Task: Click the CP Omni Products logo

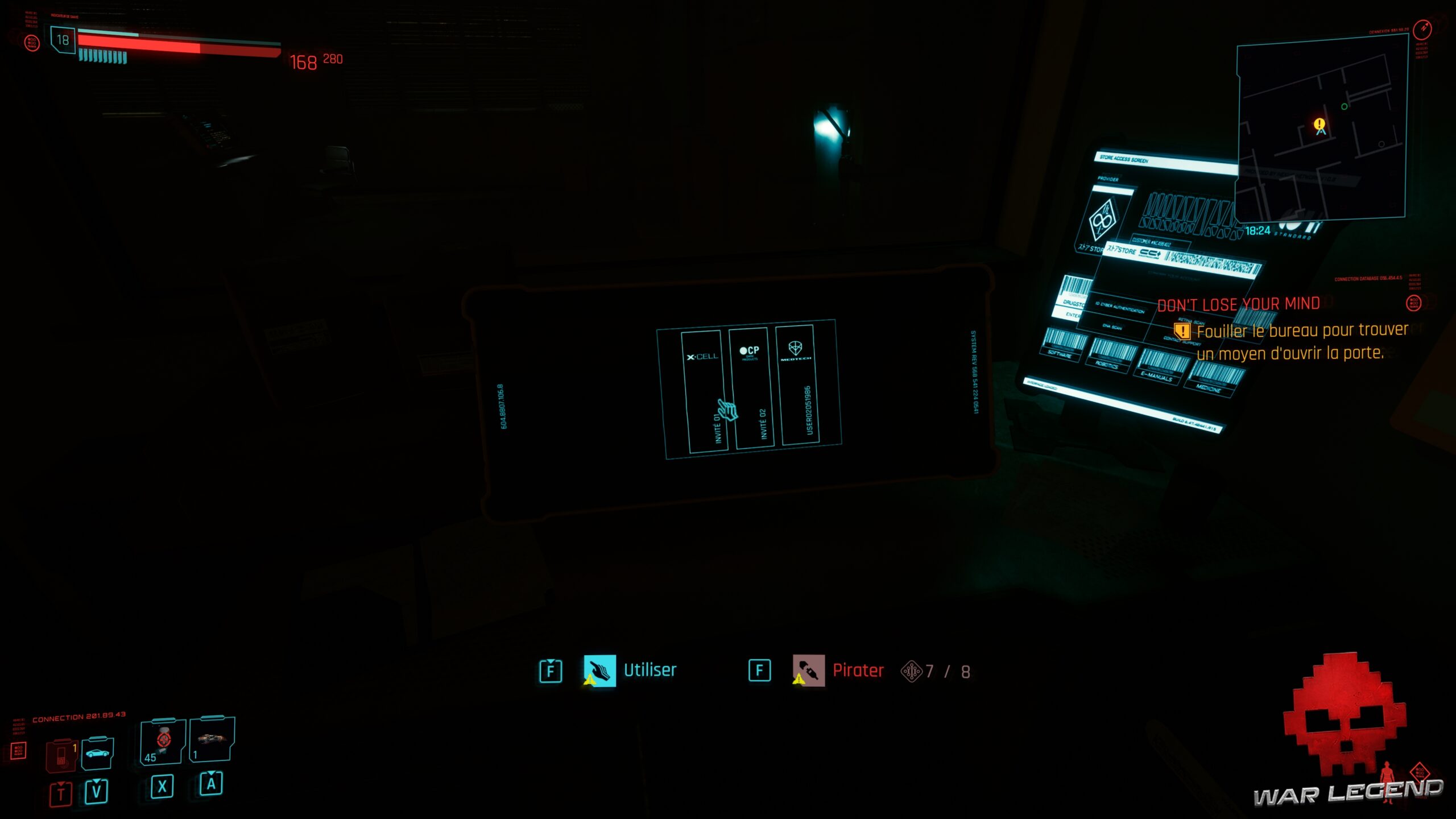Action: coord(750,353)
